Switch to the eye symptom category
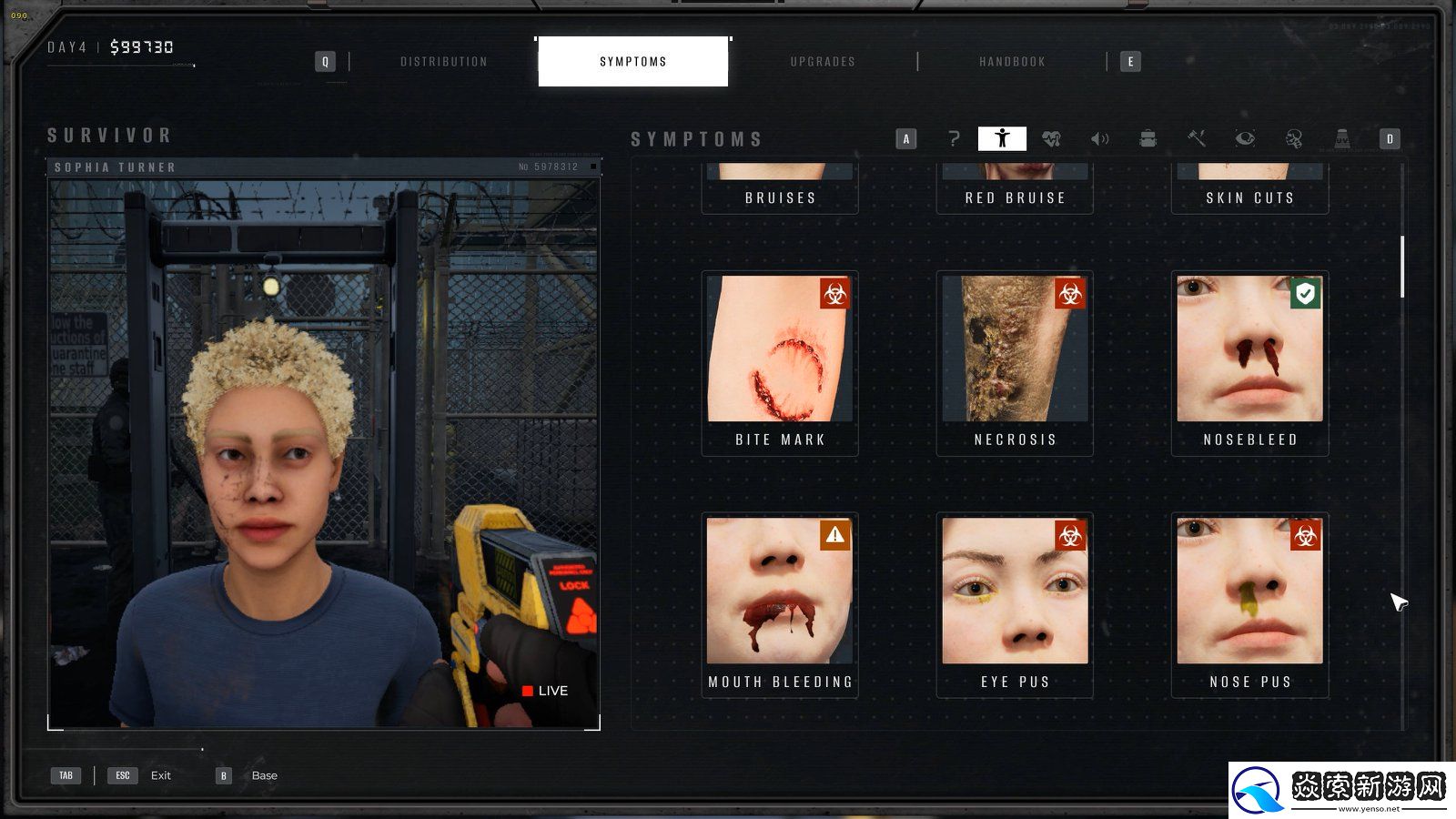Viewport: 1456px width, 819px height. coord(1245,138)
